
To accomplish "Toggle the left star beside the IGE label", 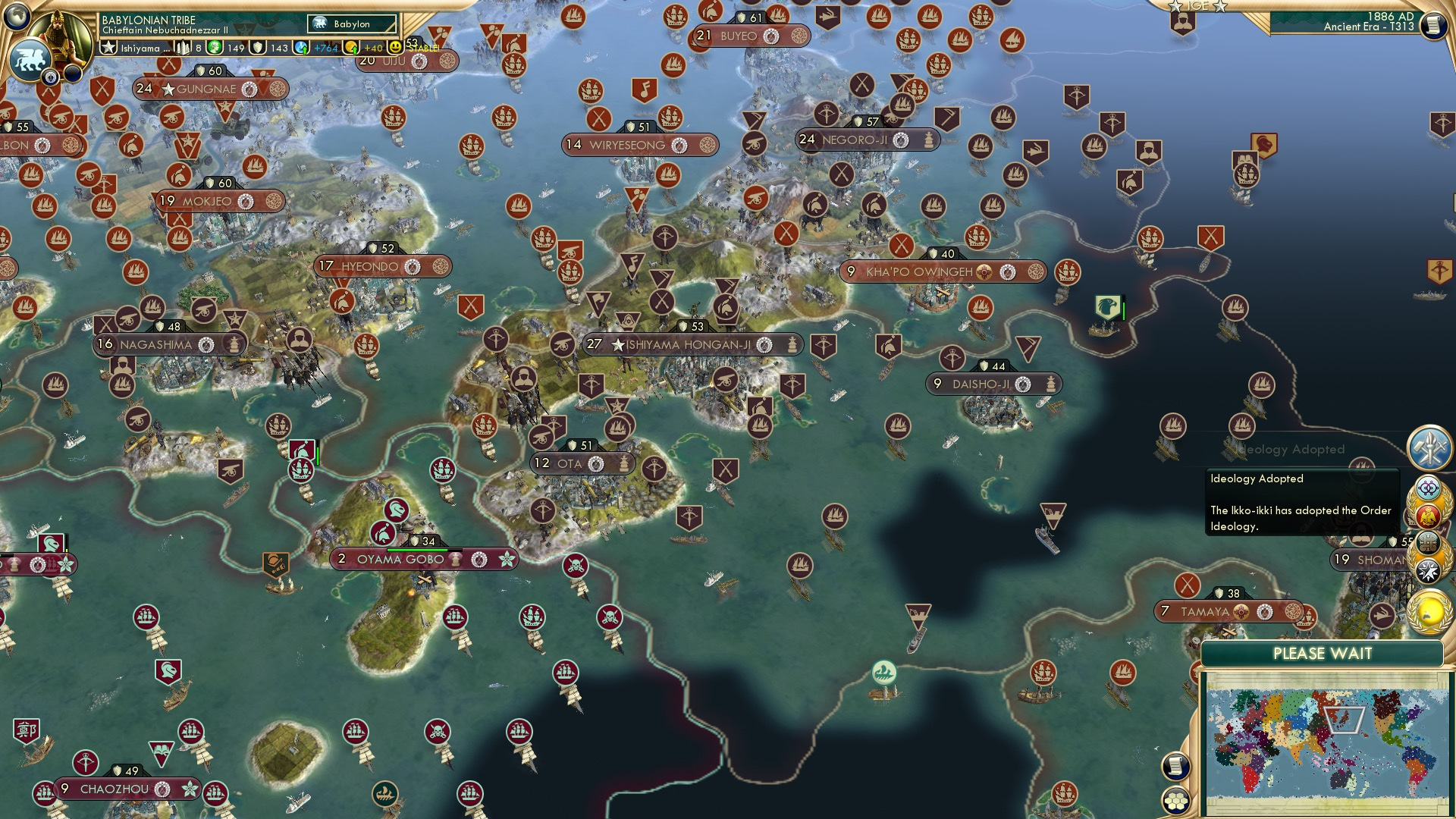I will click(1175, 7).
